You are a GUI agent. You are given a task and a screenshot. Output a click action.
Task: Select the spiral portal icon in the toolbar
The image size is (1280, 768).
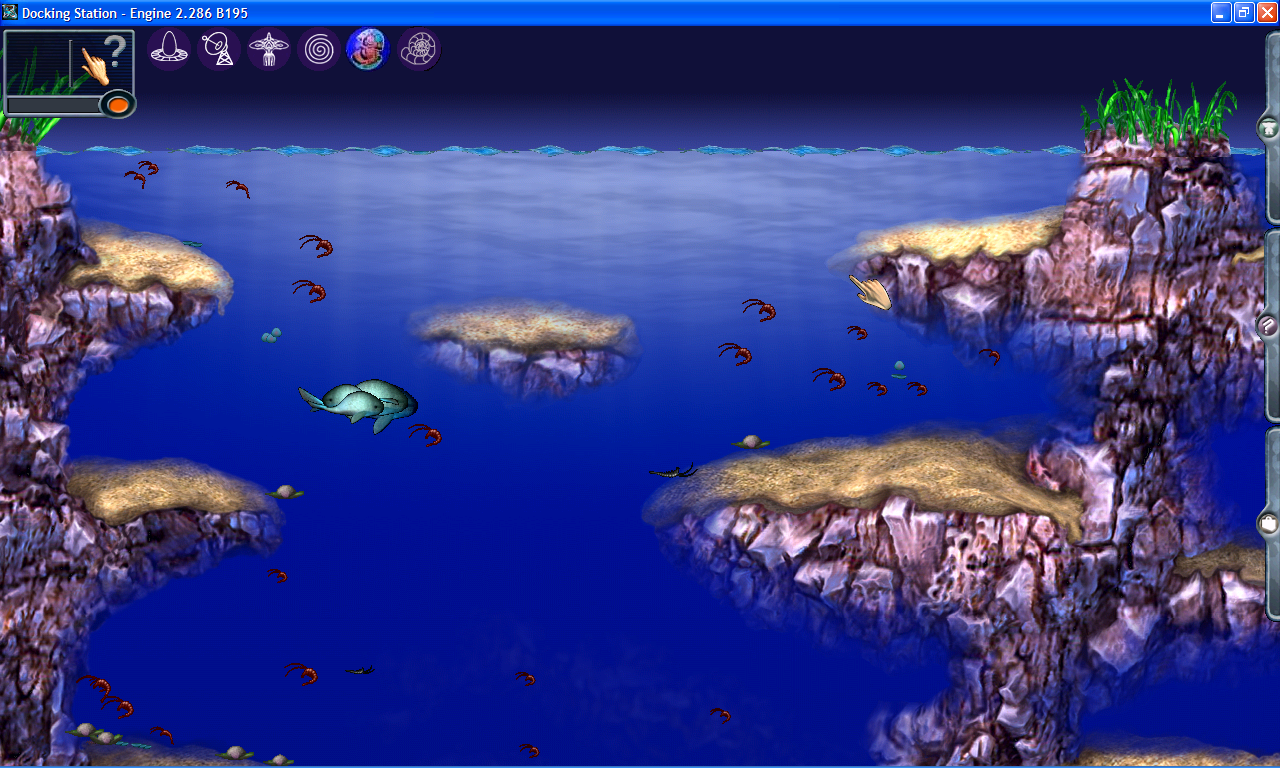(x=318, y=48)
